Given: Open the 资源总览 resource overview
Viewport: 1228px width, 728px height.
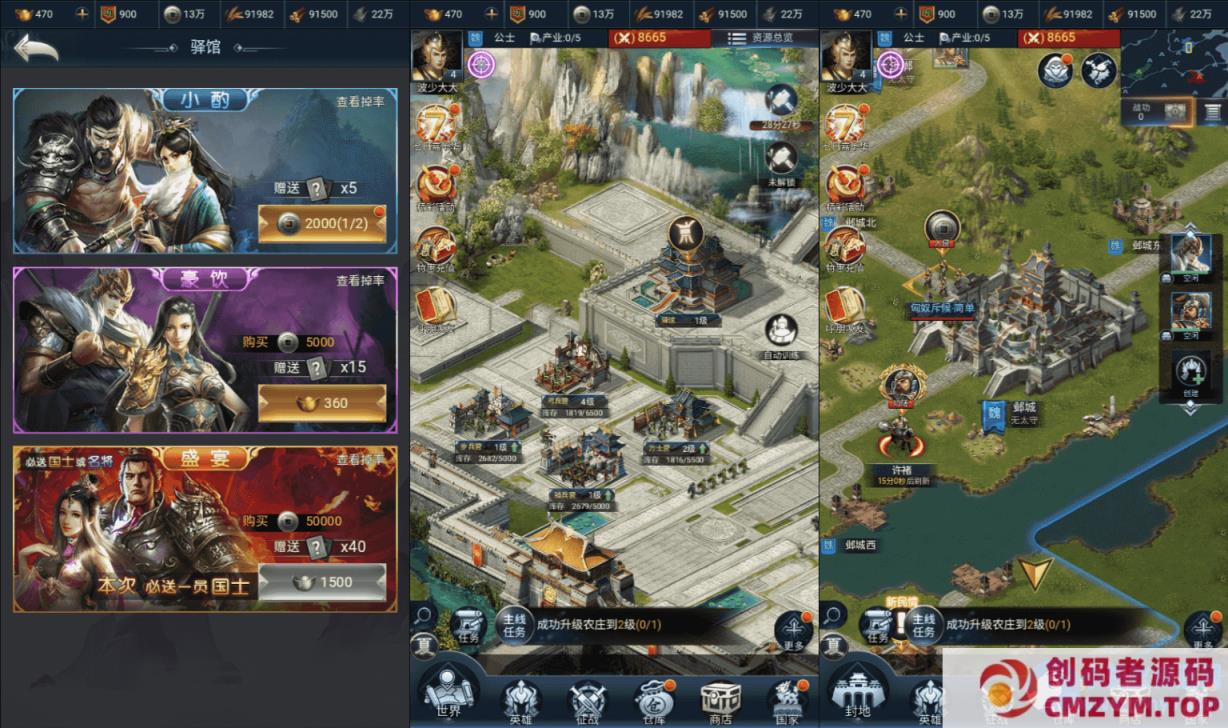Looking at the screenshot, I should tap(760, 38).
